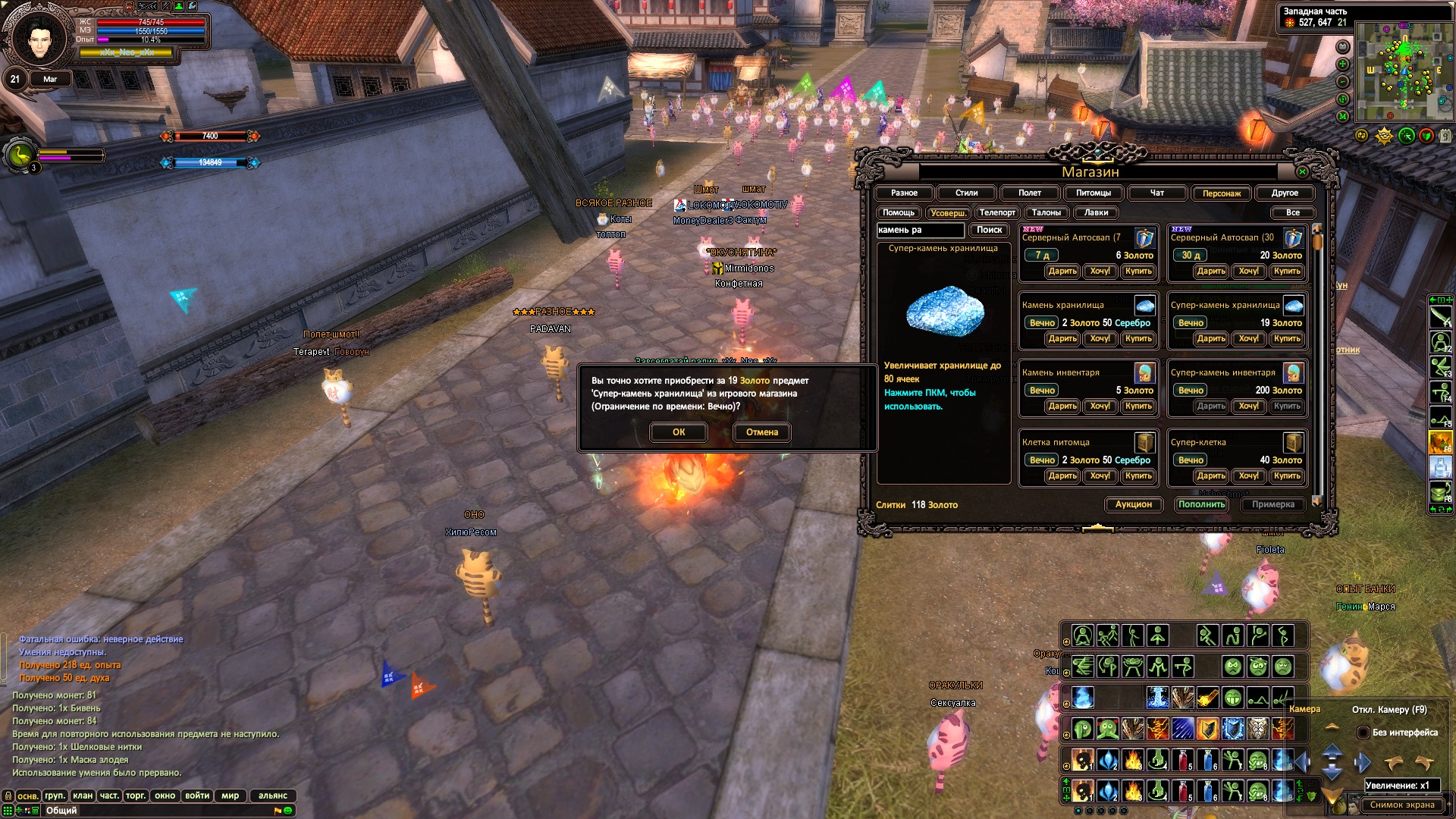1456x819 pixels.
Task: Select the Телепорт subcategory
Action: [x=997, y=213]
